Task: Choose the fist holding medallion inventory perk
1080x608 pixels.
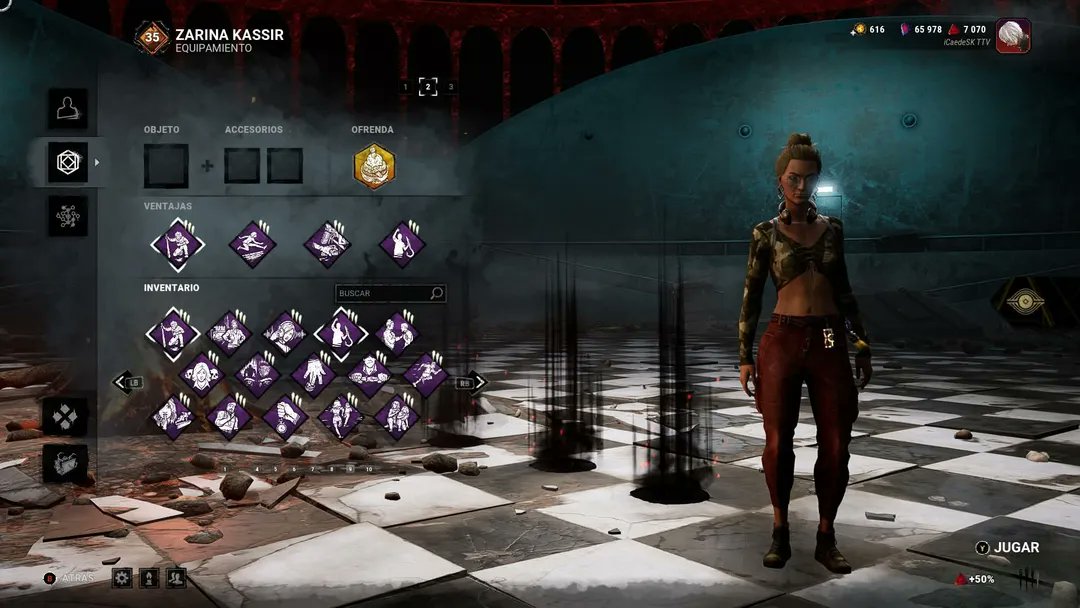Action: tap(285, 416)
